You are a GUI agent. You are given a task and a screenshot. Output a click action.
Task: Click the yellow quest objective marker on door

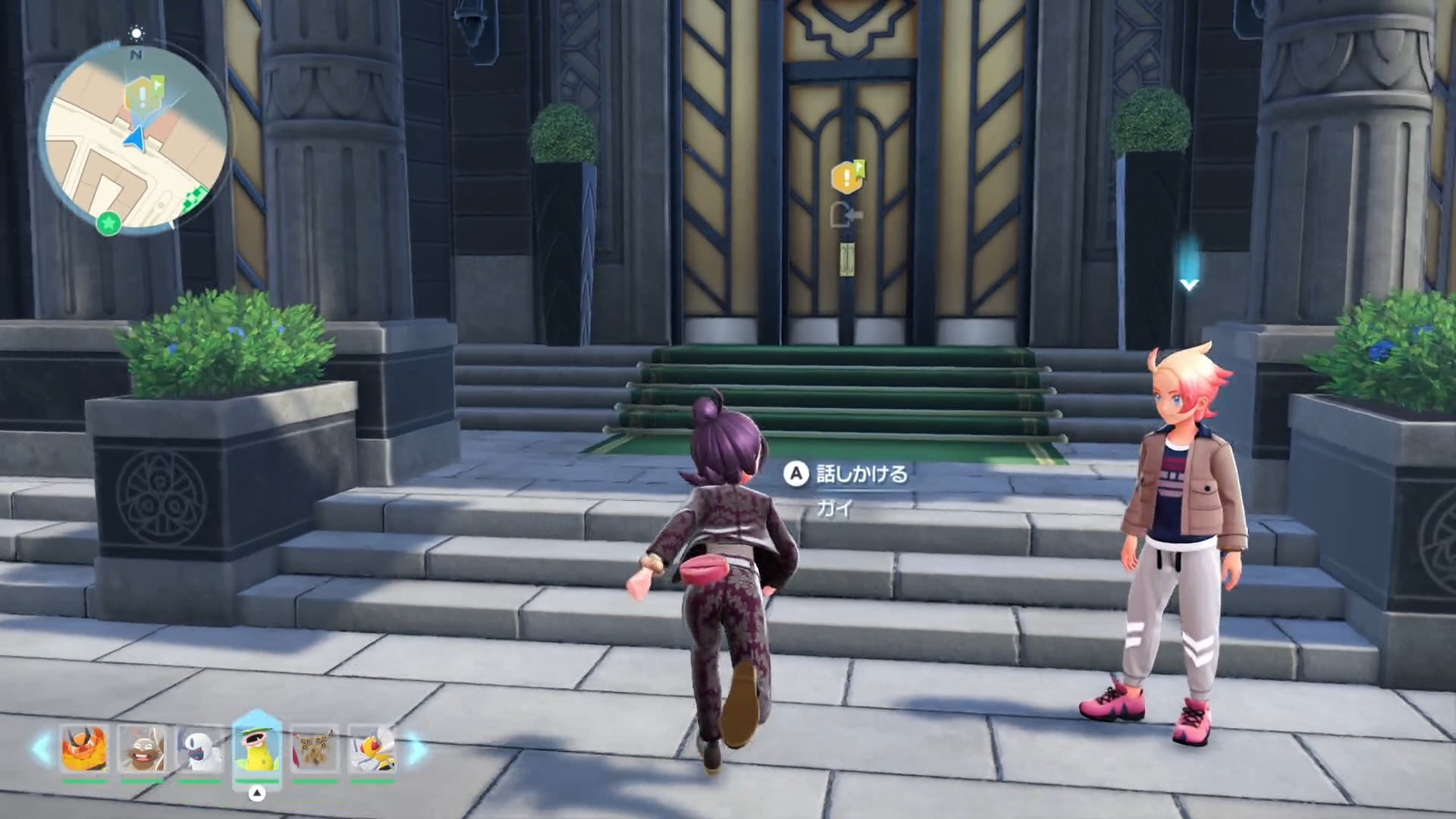(x=846, y=177)
